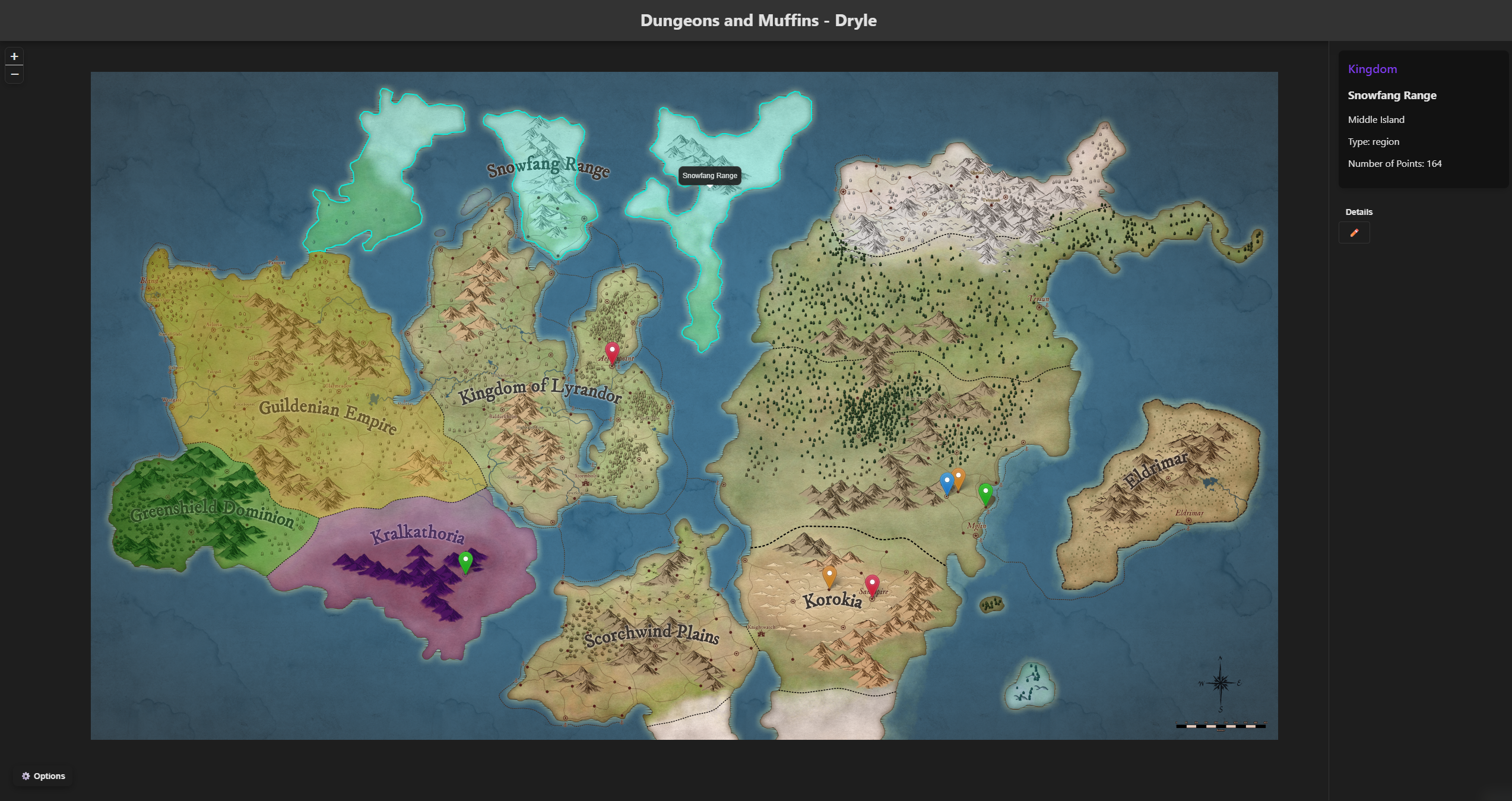The image size is (1512, 801).
Task: Click the red pin near Aethpoint
Action: tap(611, 350)
